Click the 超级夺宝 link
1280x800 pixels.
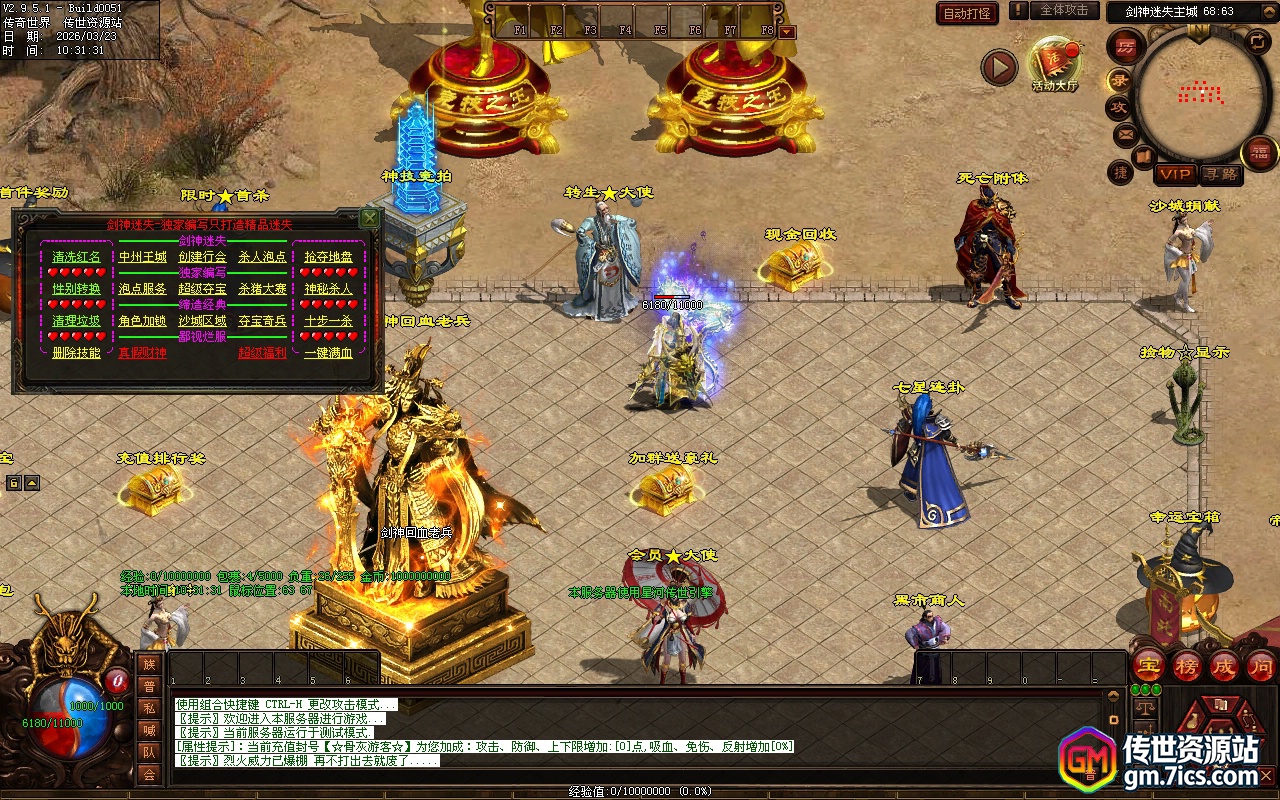click(203, 289)
